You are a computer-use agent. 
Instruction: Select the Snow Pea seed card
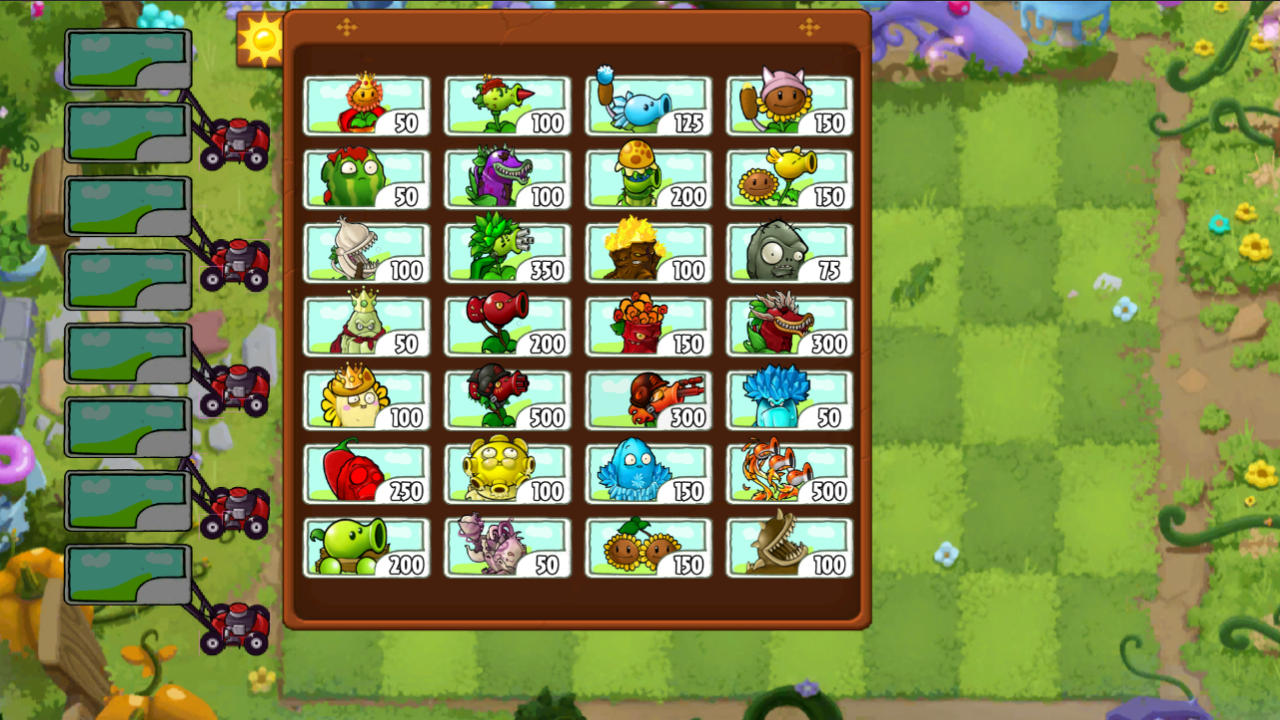(x=647, y=105)
